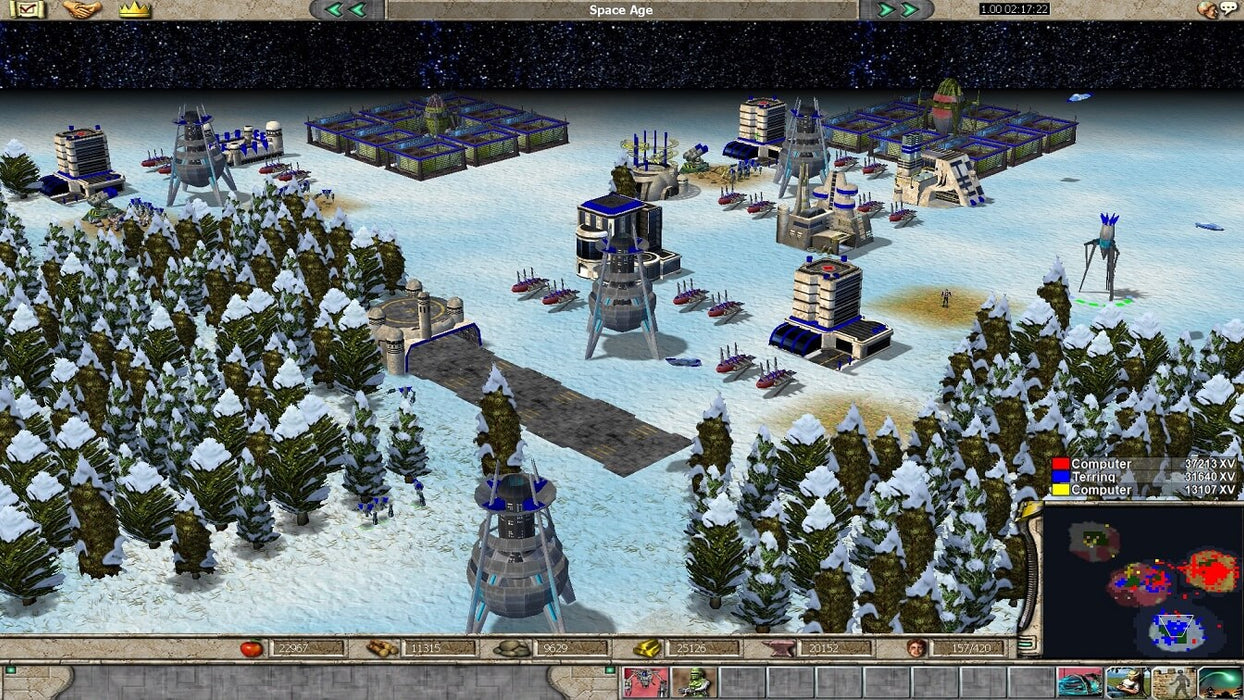Open the chat speech bubble icon
1244x700 pixels.
click(x=1217, y=10)
